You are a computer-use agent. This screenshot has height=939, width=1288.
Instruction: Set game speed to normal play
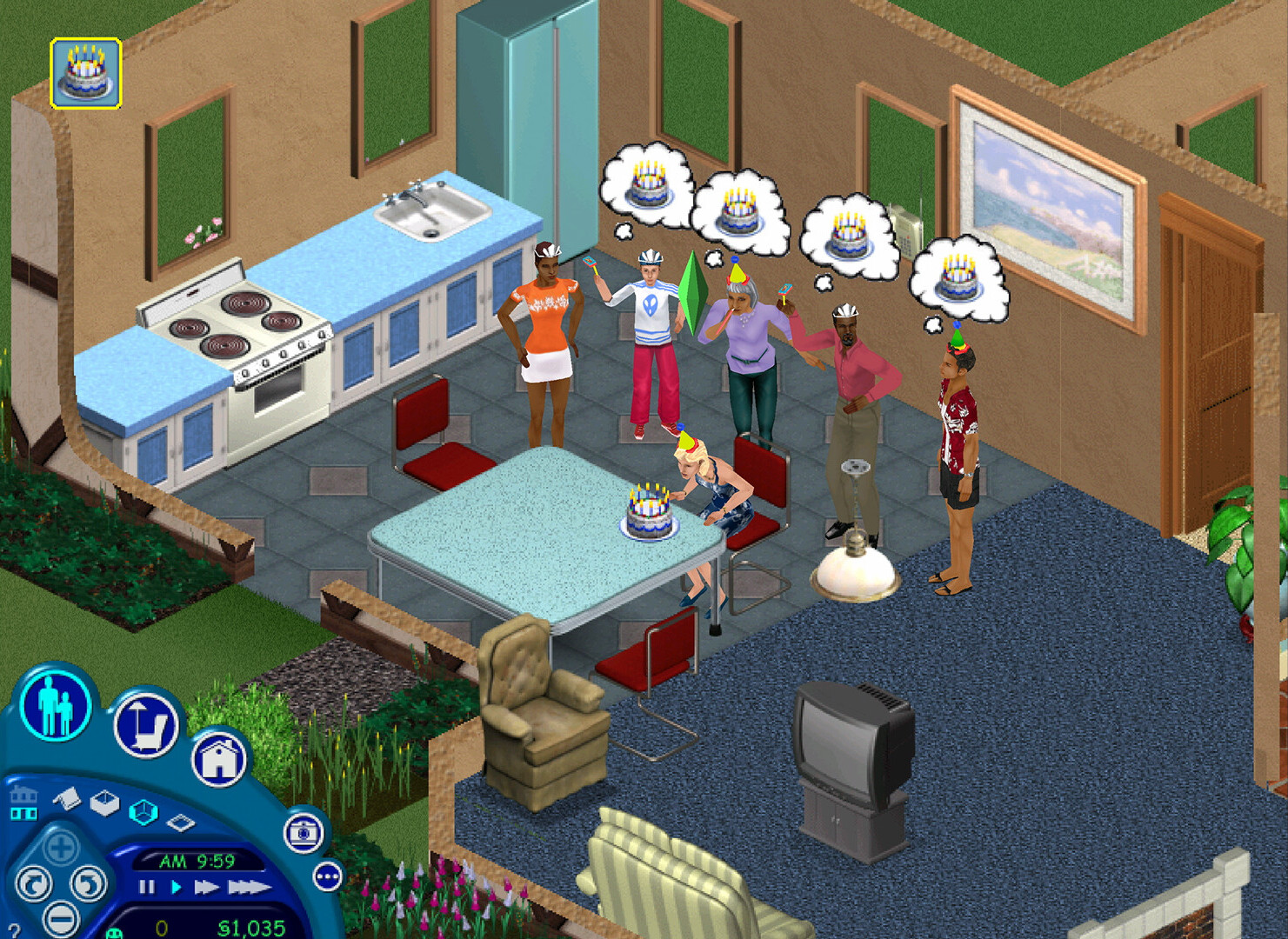pyautogui.click(x=176, y=888)
